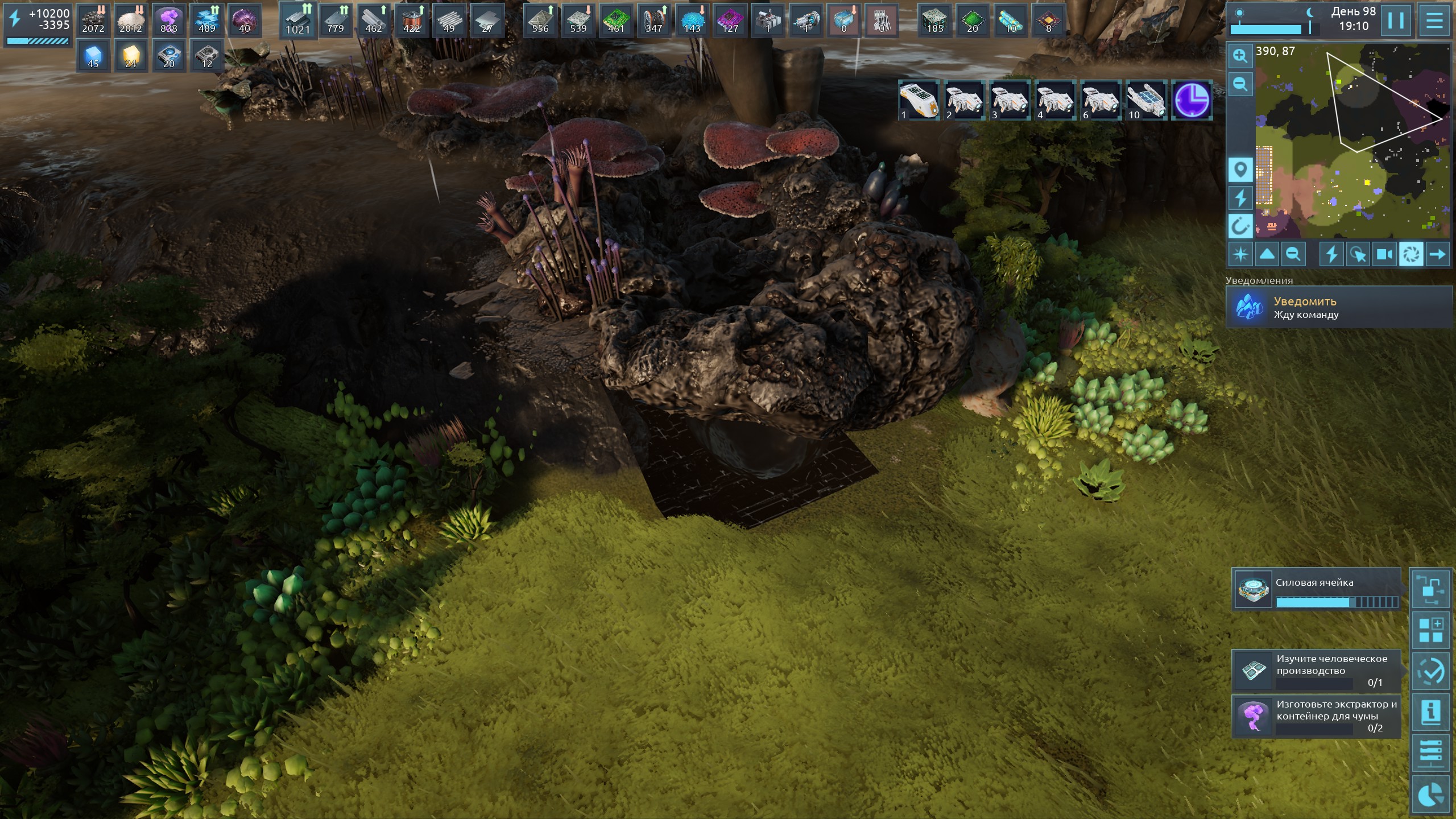This screenshot has height=819, width=1456.
Task: Open the pie chart statistics panel
Action: (x=1430, y=795)
